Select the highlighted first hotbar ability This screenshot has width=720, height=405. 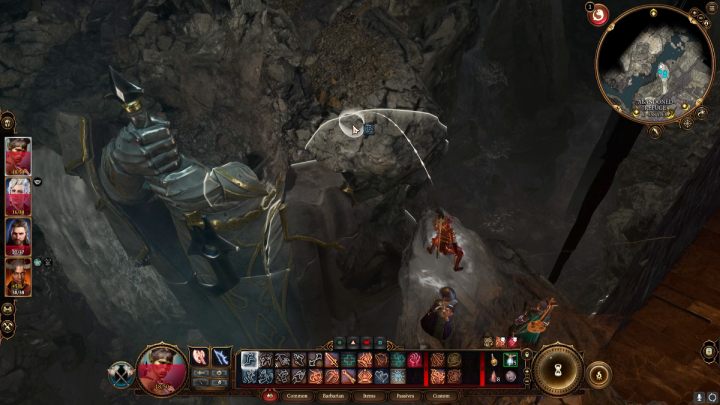(x=250, y=360)
